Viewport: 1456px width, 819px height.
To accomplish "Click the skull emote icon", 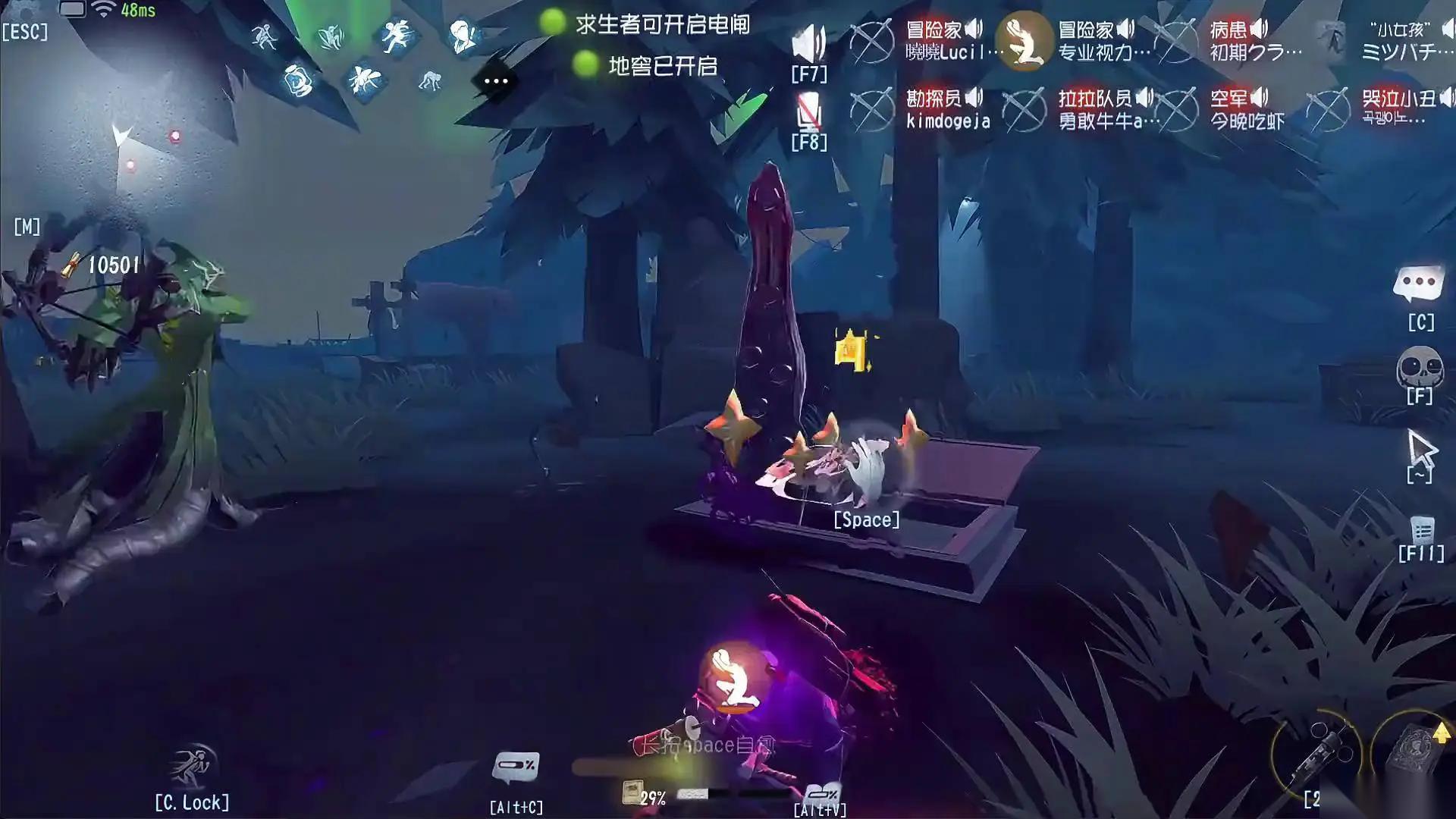I will [x=1419, y=368].
